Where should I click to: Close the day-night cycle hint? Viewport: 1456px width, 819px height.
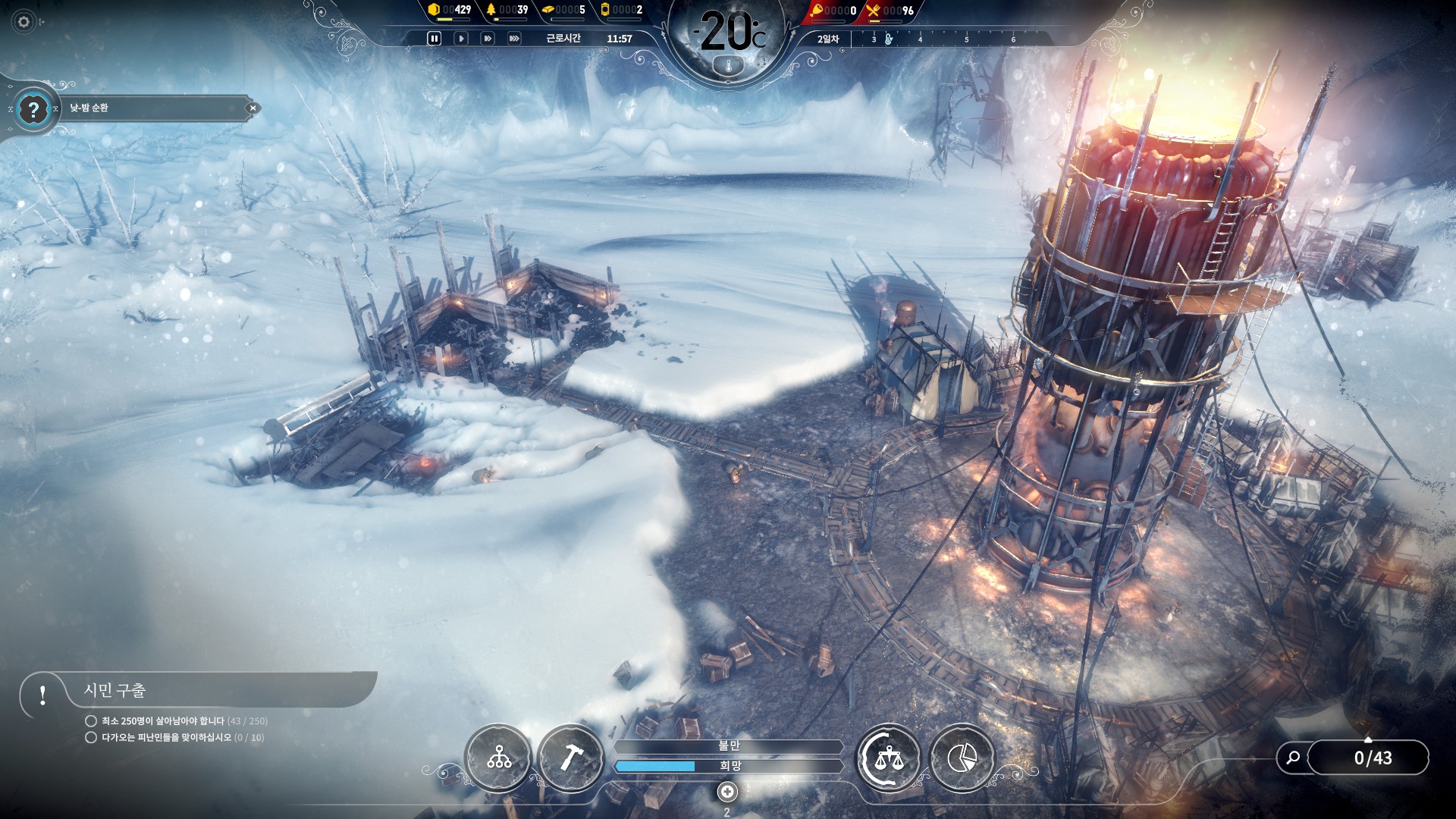(253, 108)
